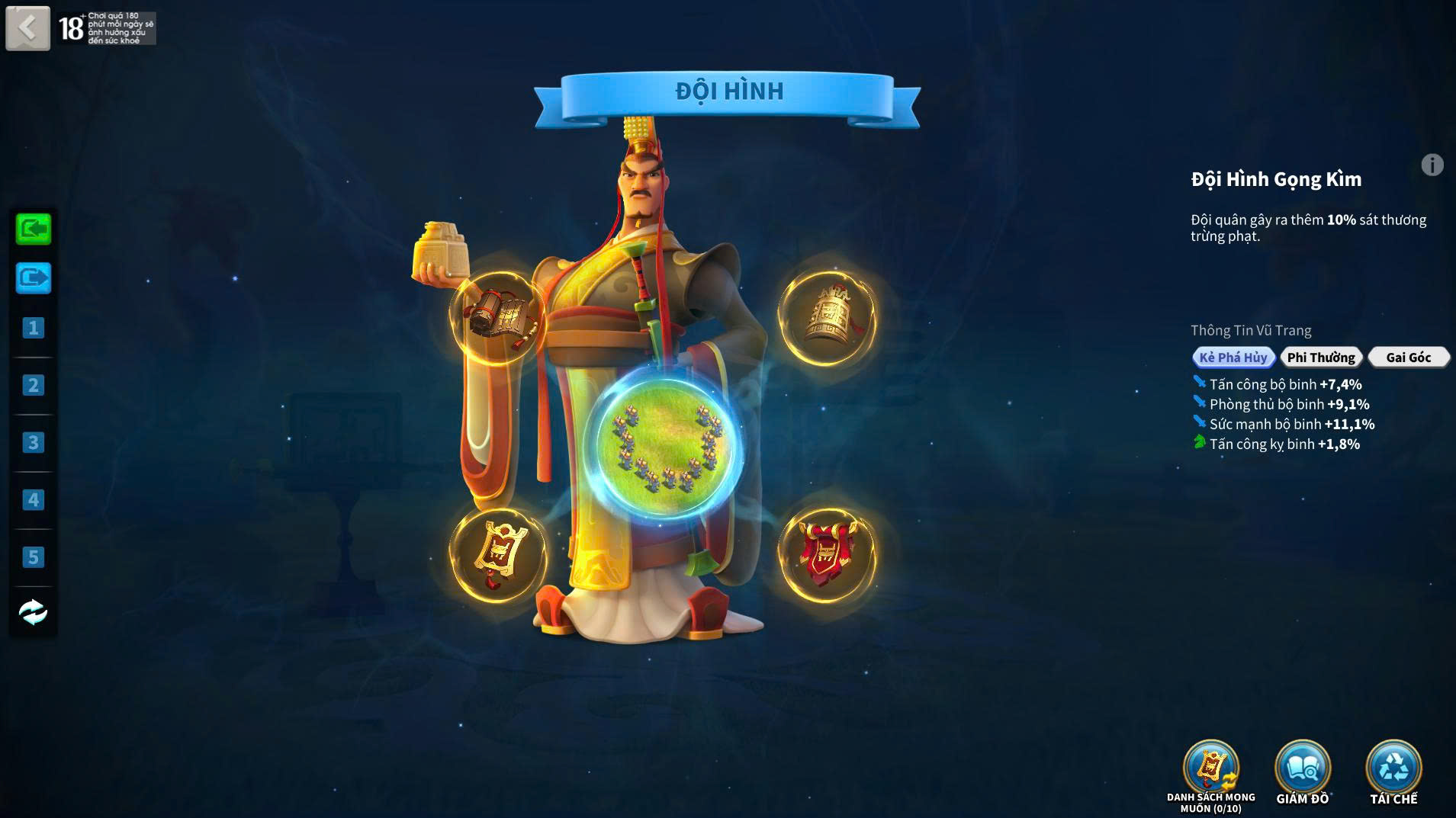
Task: Click the blue export arrow icon
Action: pyautogui.click(x=34, y=277)
